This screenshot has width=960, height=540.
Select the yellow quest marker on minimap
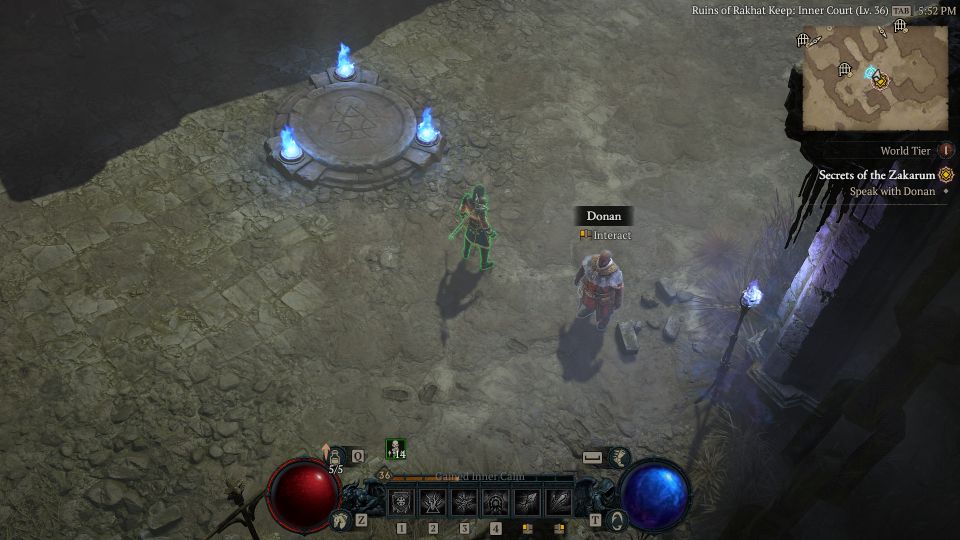(x=881, y=80)
